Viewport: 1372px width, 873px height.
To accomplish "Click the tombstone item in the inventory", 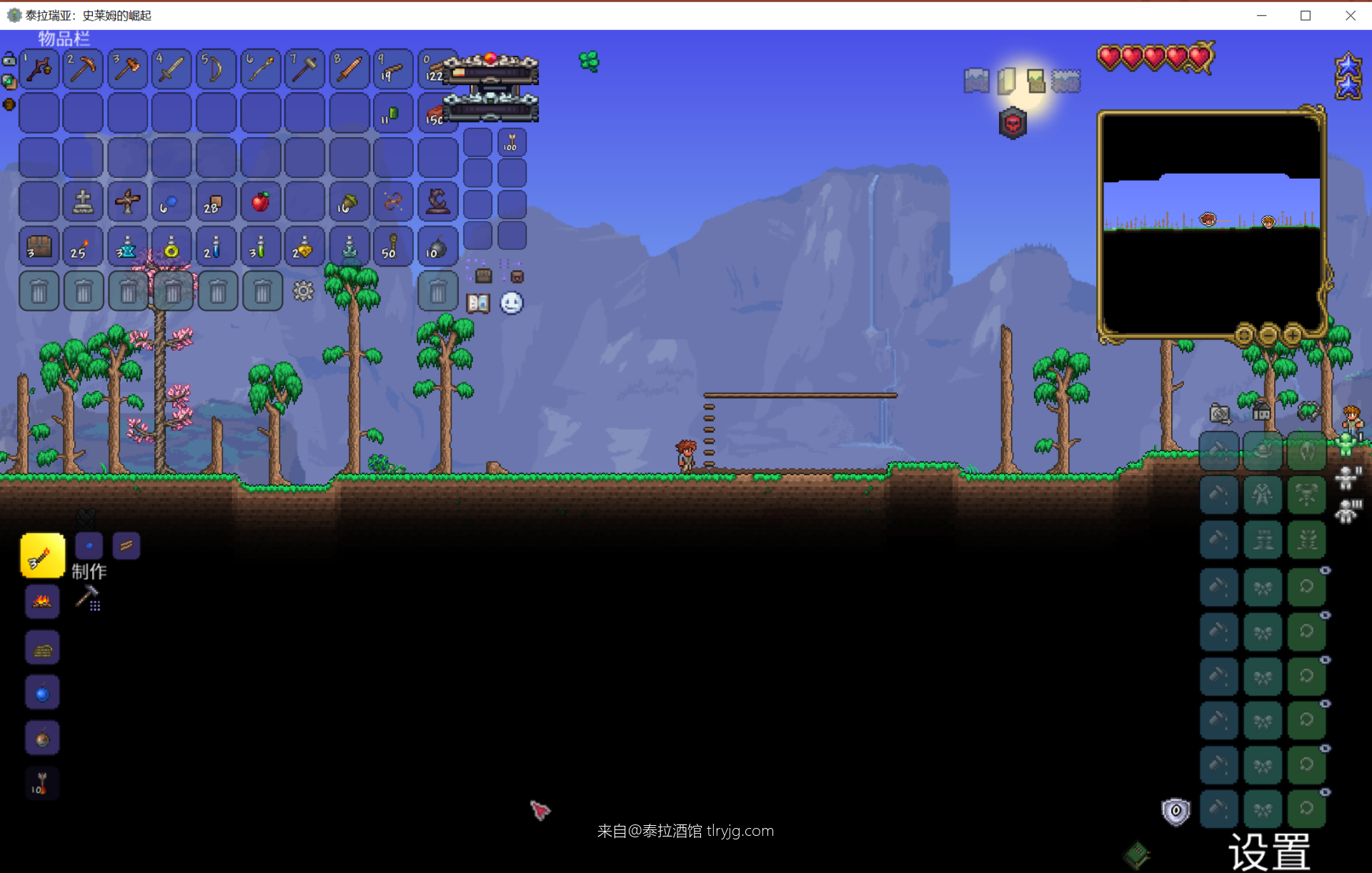I will click(x=84, y=202).
